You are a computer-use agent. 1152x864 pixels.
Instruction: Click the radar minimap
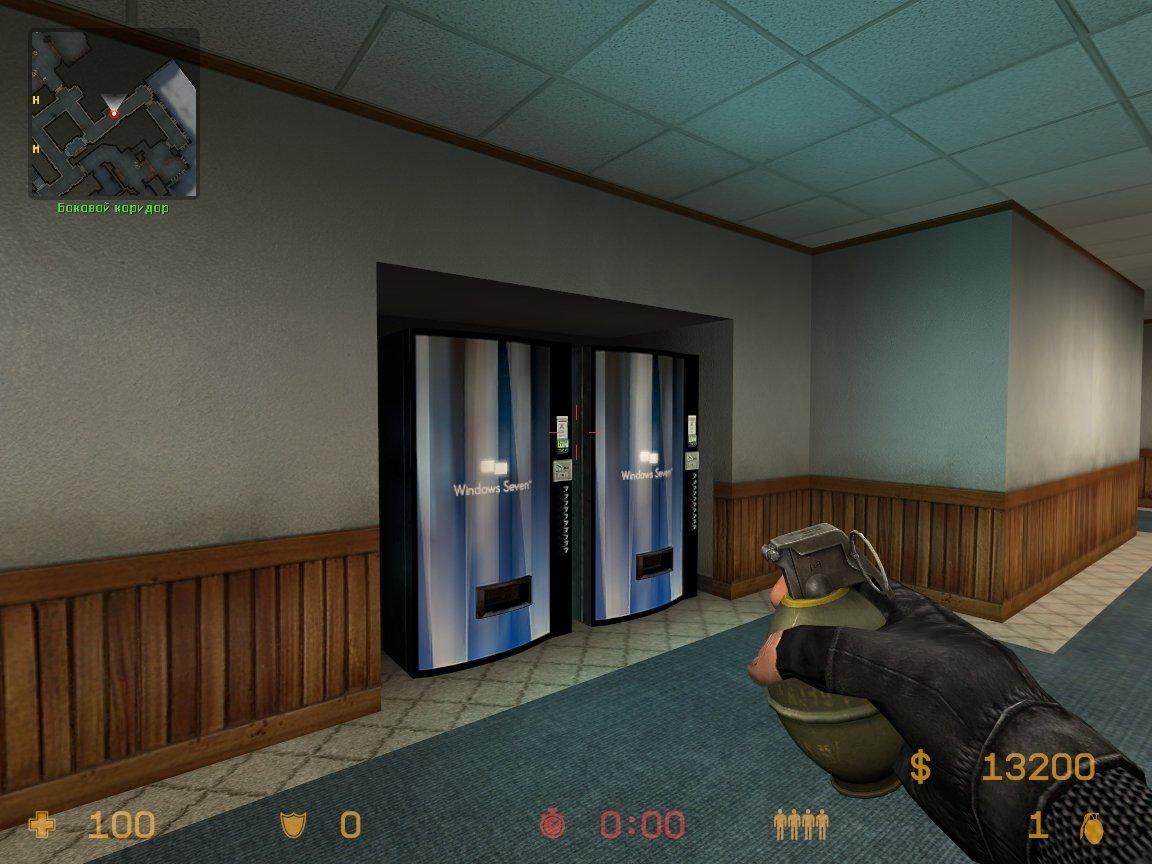[114, 113]
